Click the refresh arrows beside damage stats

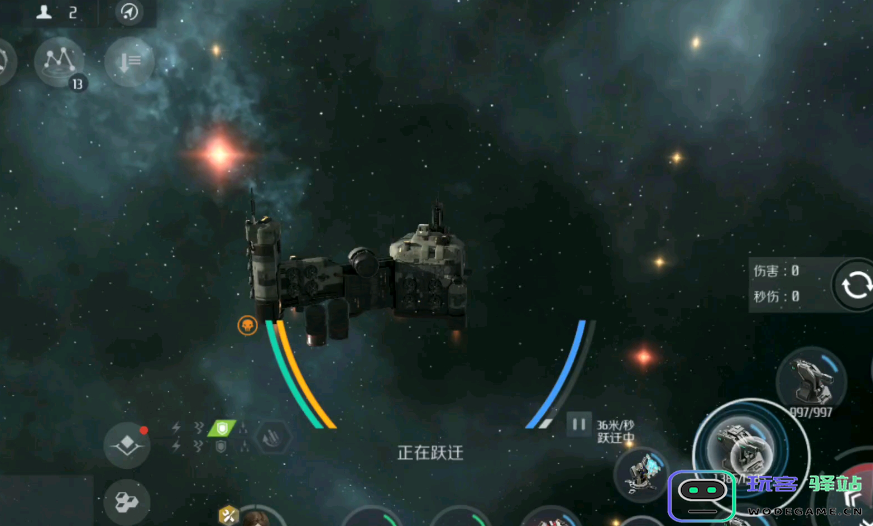(855, 285)
